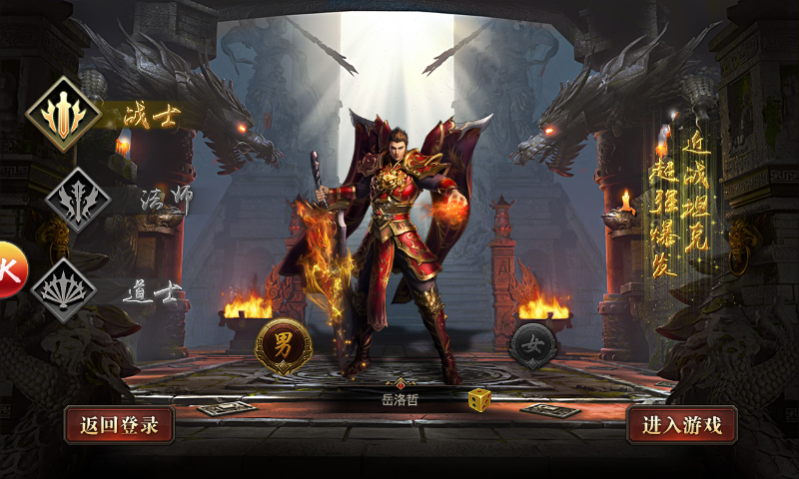
Task: Switch to female gender 女 button
Action: click(x=534, y=347)
